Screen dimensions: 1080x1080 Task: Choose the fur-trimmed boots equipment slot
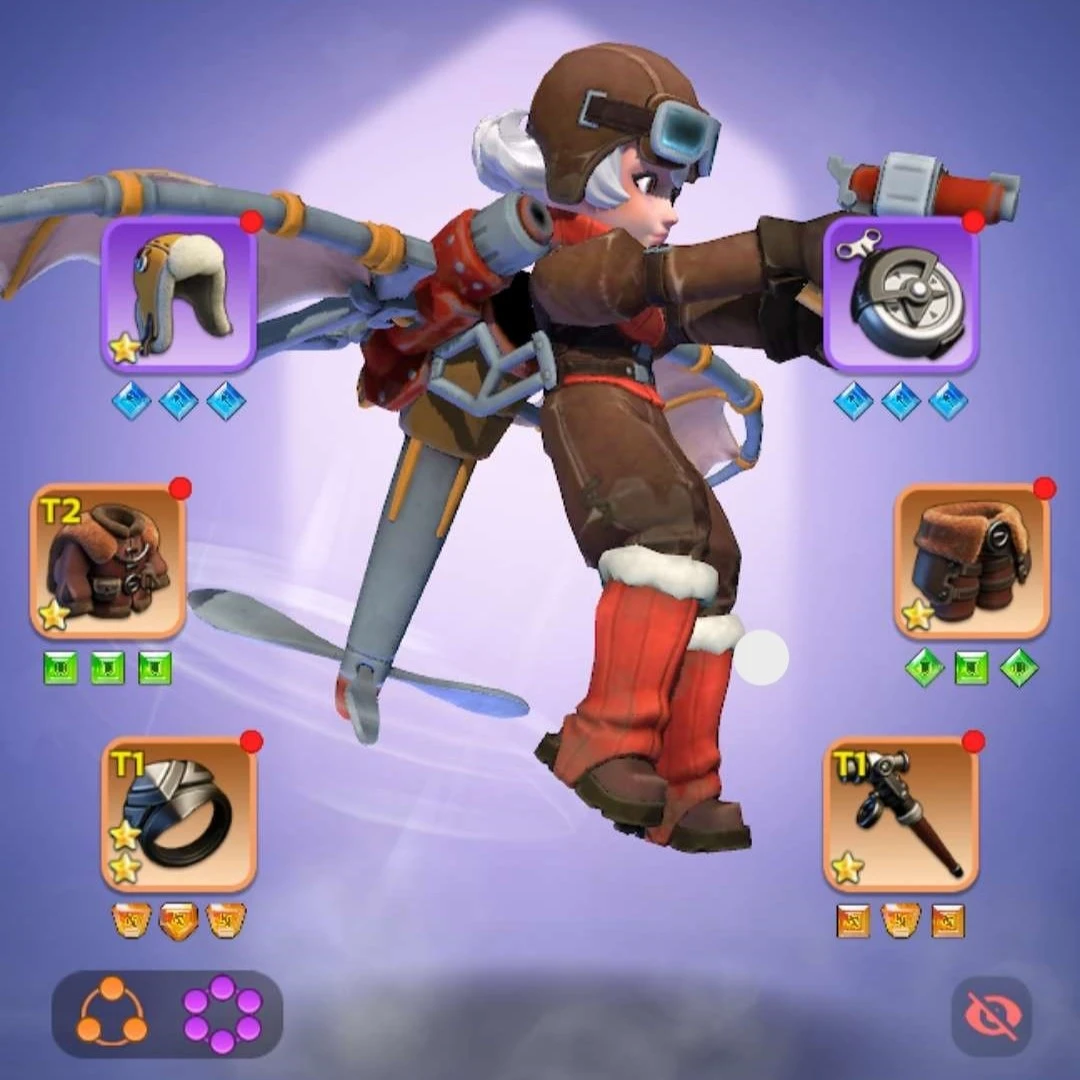point(971,562)
